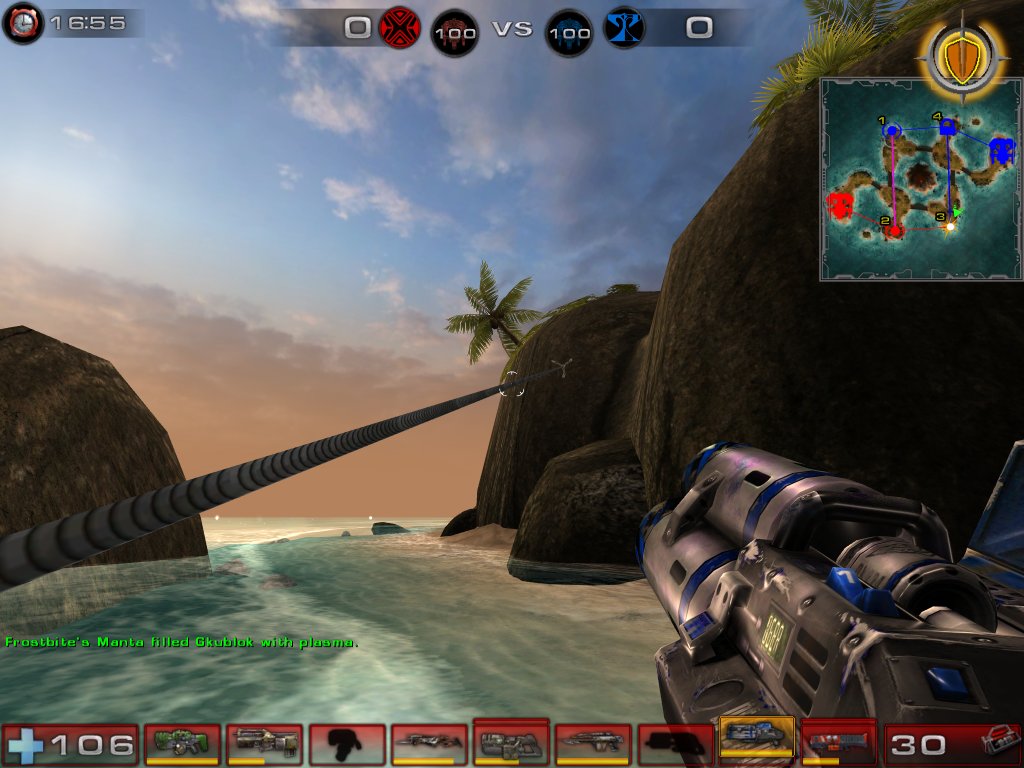The height and width of the screenshot is (768, 1024).
Task: Switch to the assault rifle slot
Action: (x=265, y=744)
